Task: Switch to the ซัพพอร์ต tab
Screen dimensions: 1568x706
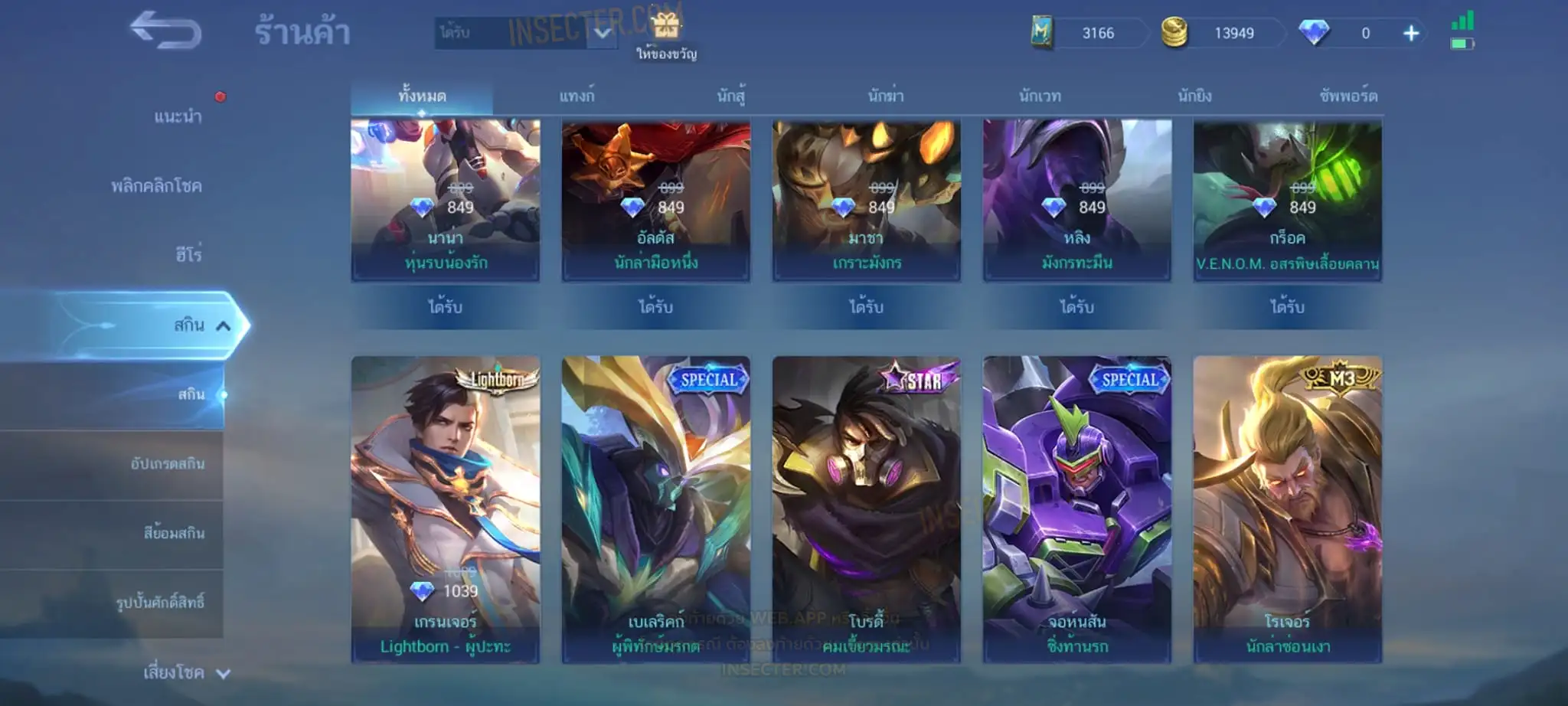Action: click(x=1348, y=96)
